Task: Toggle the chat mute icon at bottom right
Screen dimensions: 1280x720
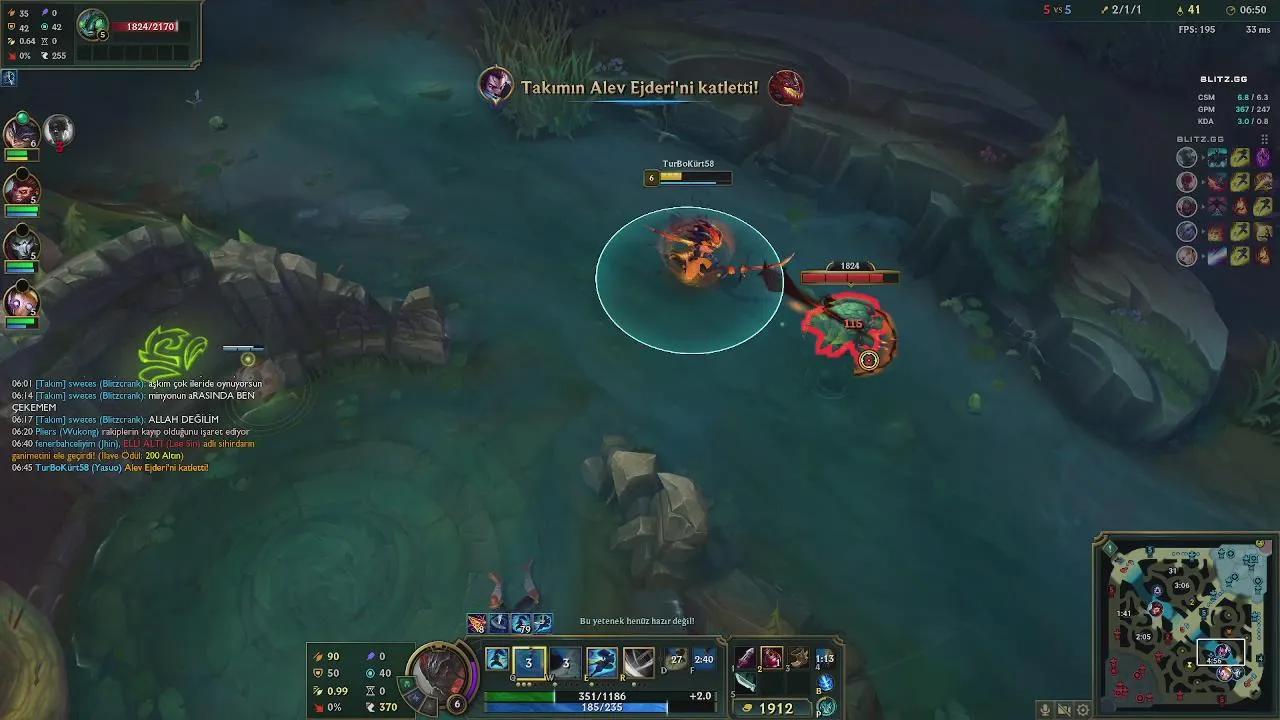Action: pos(1064,710)
